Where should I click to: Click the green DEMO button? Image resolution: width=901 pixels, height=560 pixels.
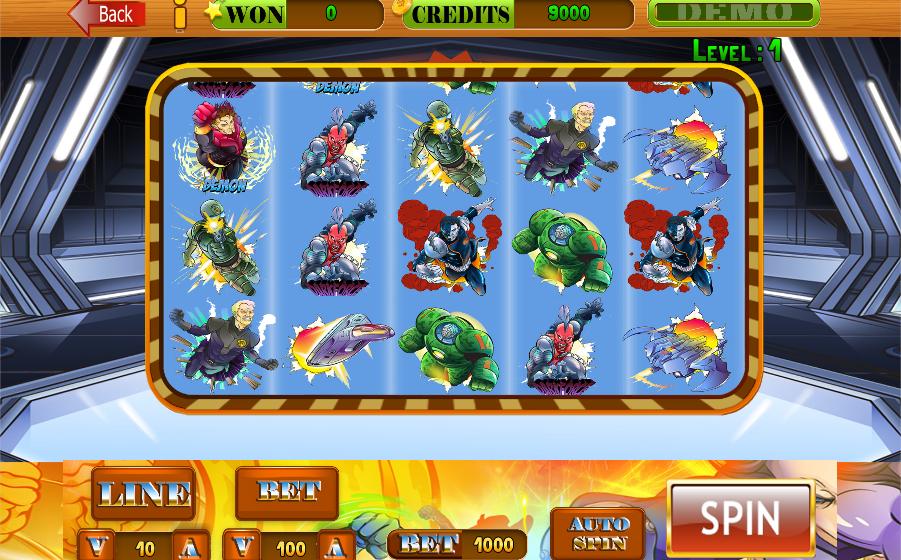point(733,13)
